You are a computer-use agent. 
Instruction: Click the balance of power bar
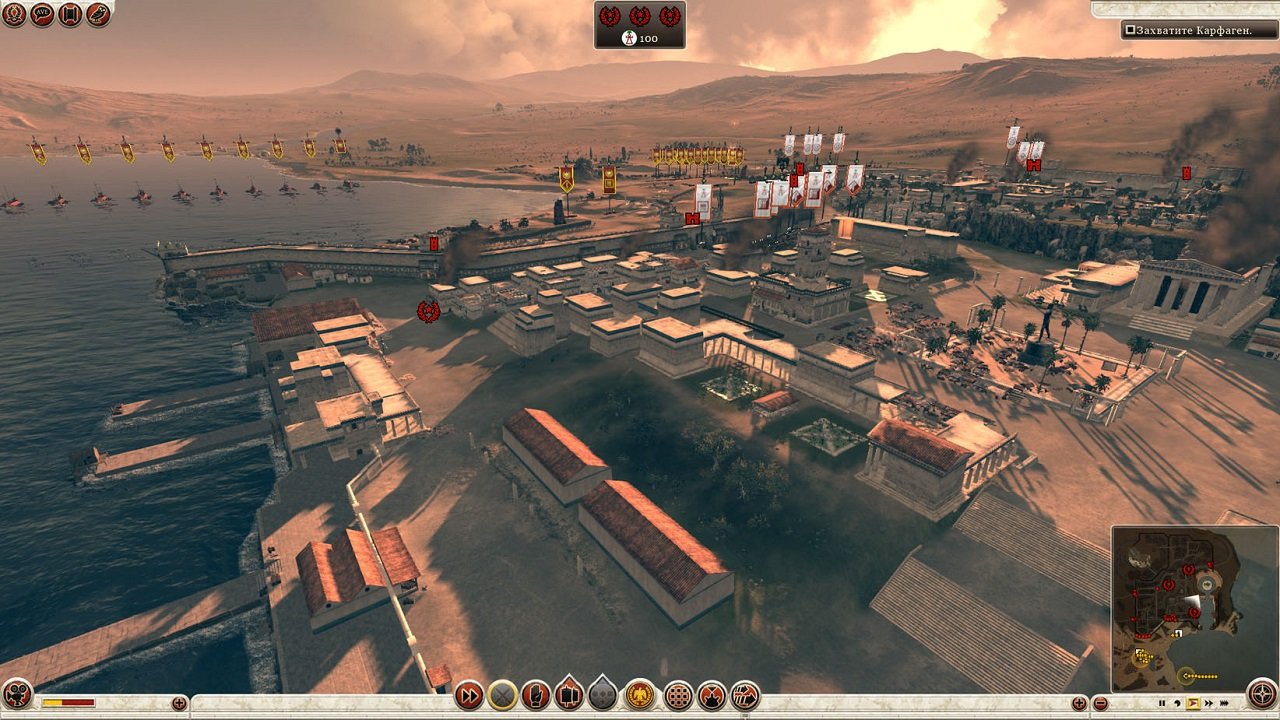click(x=68, y=702)
